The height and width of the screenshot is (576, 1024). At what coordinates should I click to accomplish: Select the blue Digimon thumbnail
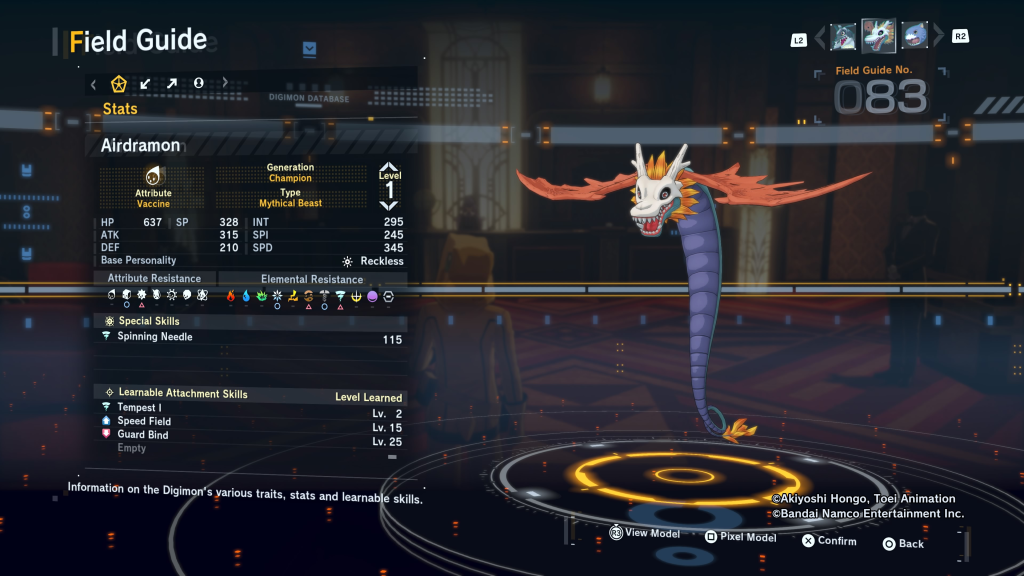(x=913, y=37)
